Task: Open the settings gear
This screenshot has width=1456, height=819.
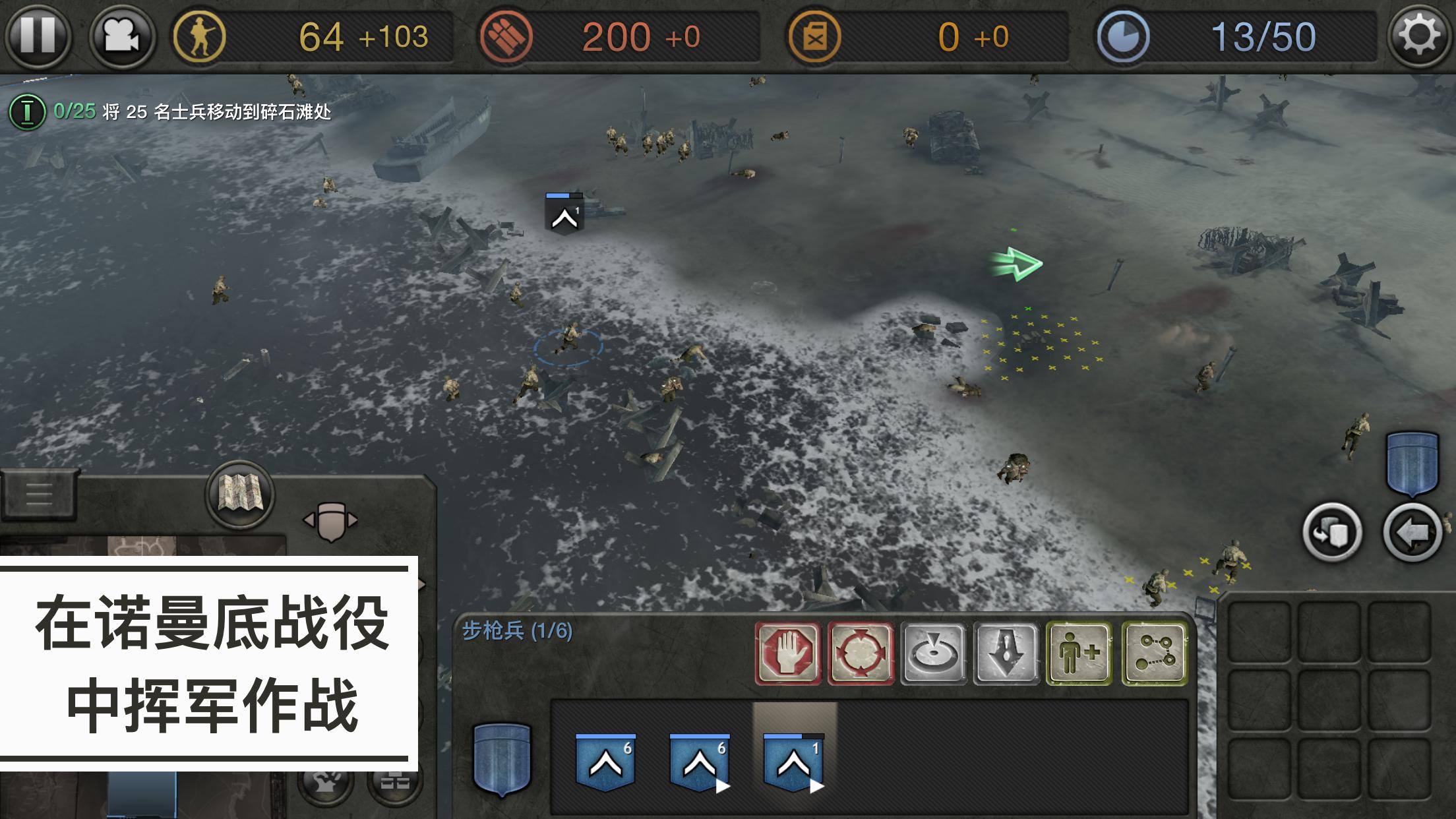Action: pyautogui.click(x=1420, y=36)
